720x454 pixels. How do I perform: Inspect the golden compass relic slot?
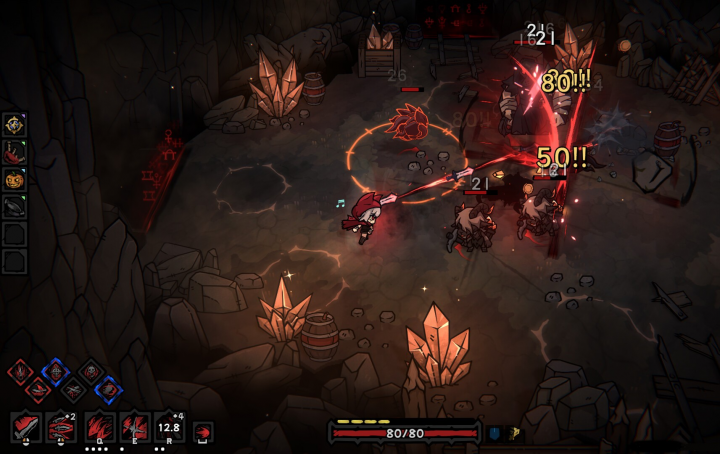point(14,124)
